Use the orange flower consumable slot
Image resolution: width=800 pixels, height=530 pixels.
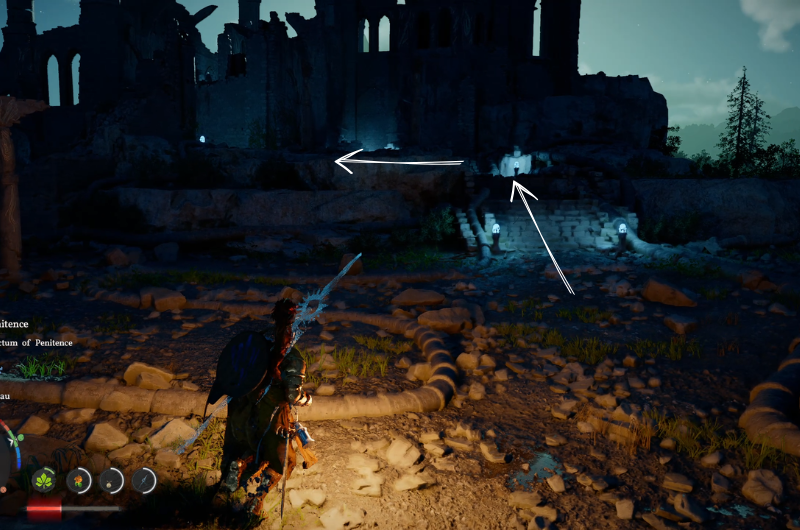click(79, 480)
